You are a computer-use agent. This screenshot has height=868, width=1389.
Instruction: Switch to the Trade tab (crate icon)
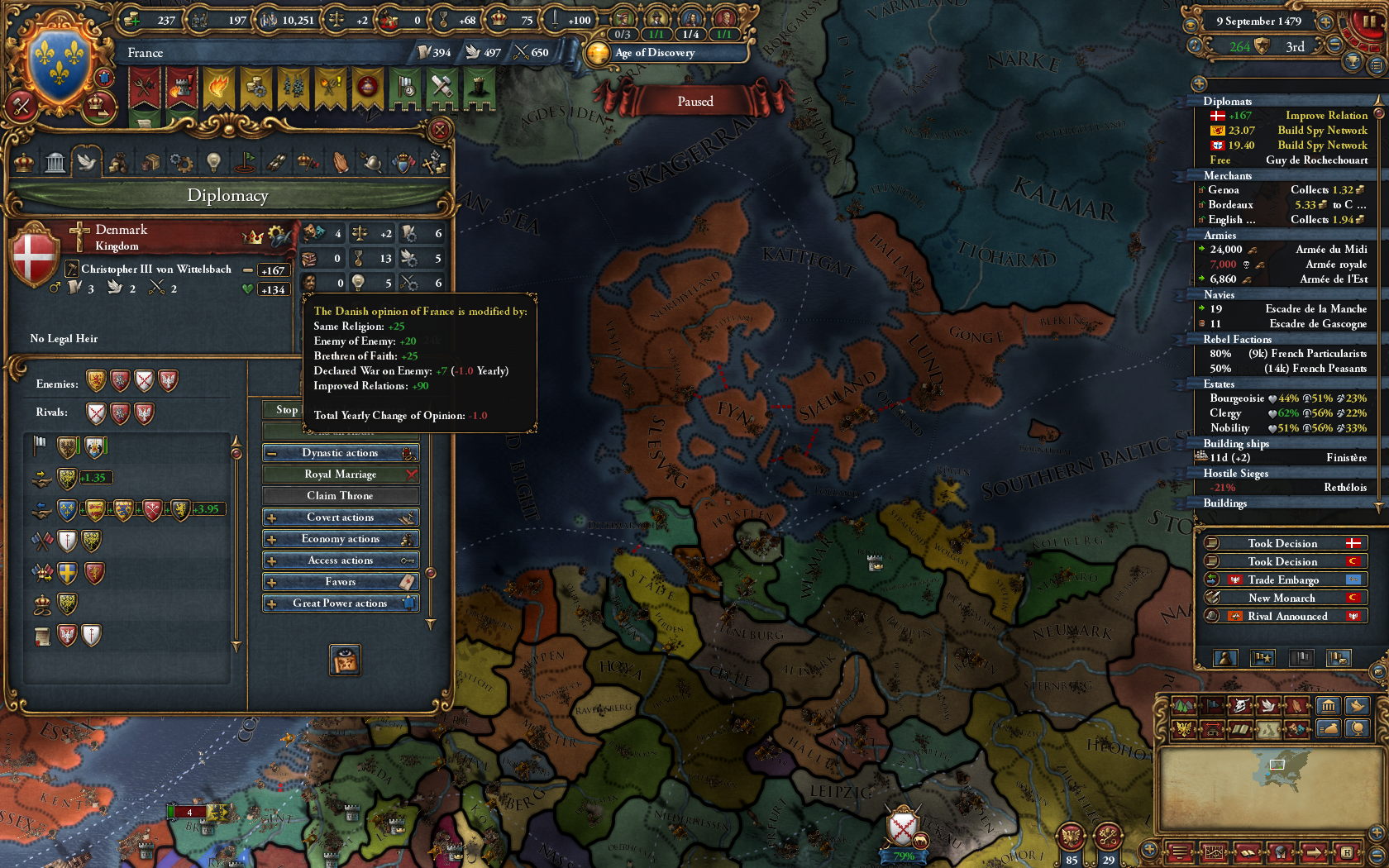[150, 163]
